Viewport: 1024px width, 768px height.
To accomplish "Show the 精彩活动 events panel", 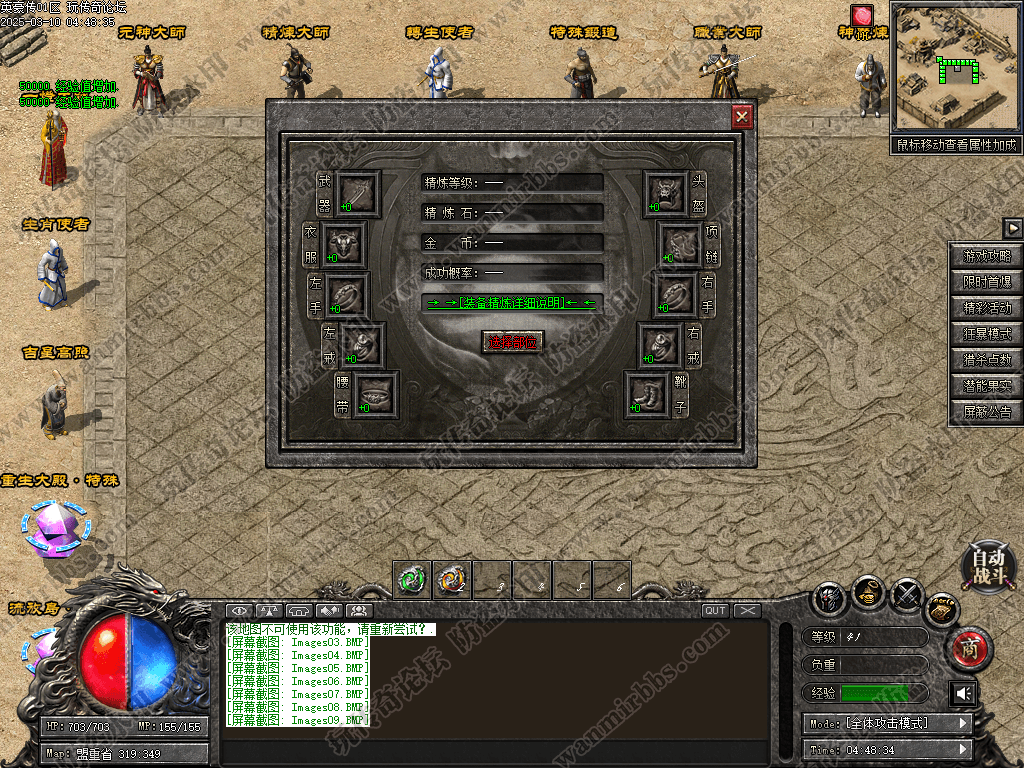I will [x=987, y=308].
